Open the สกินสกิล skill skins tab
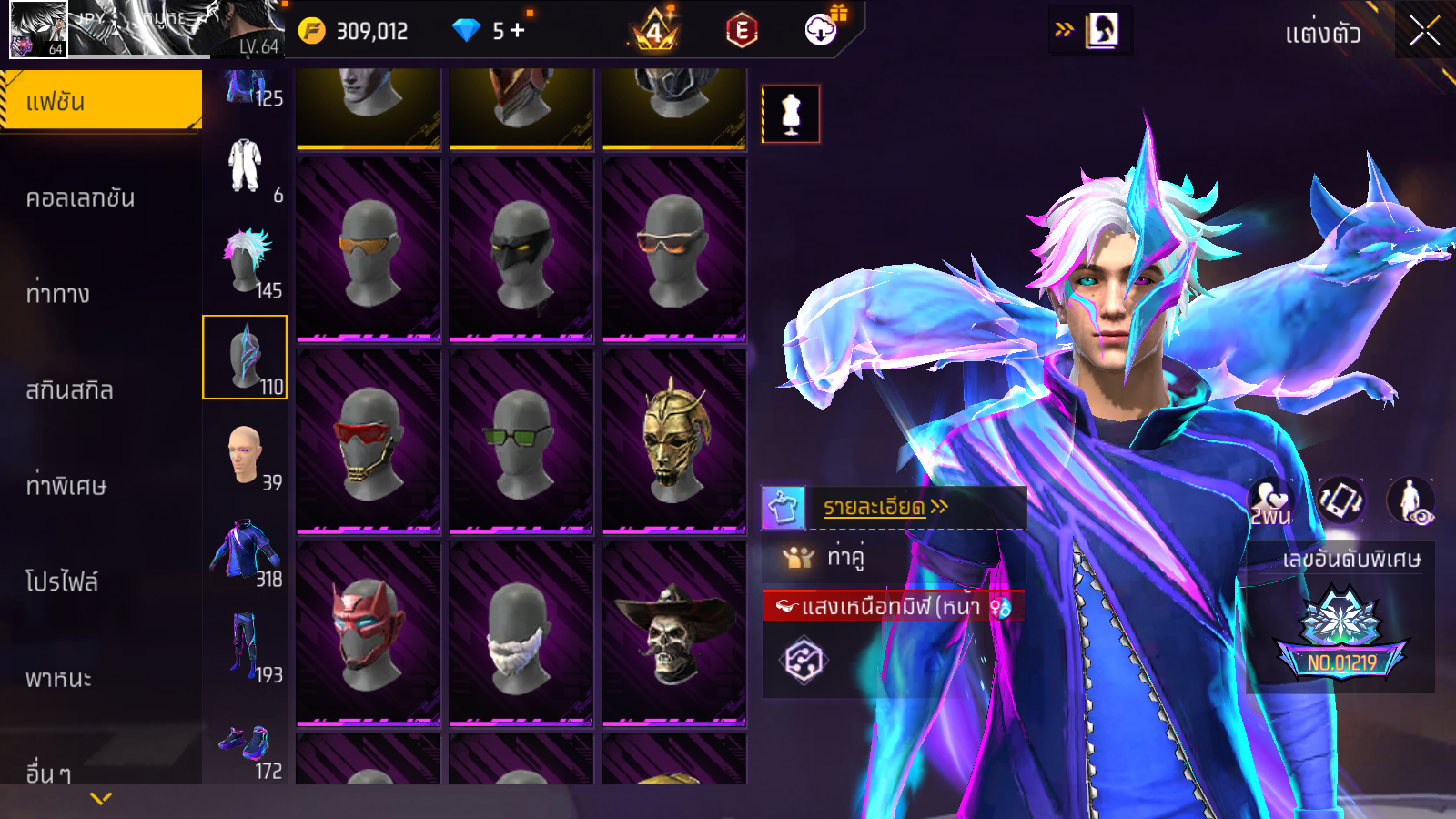This screenshot has width=1456, height=819. tap(70, 390)
